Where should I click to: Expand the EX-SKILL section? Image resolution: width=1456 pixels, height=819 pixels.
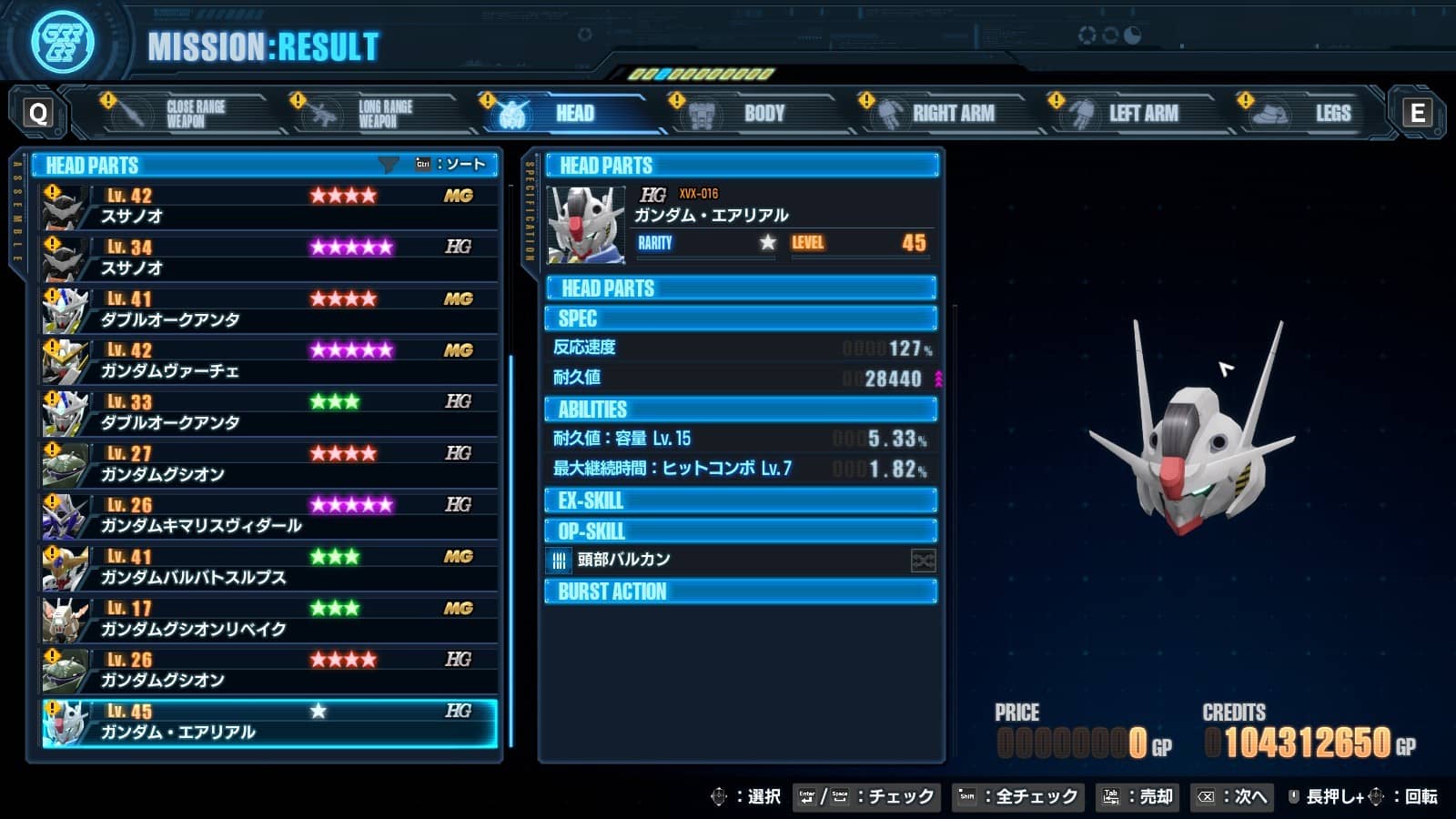(x=739, y=500)
